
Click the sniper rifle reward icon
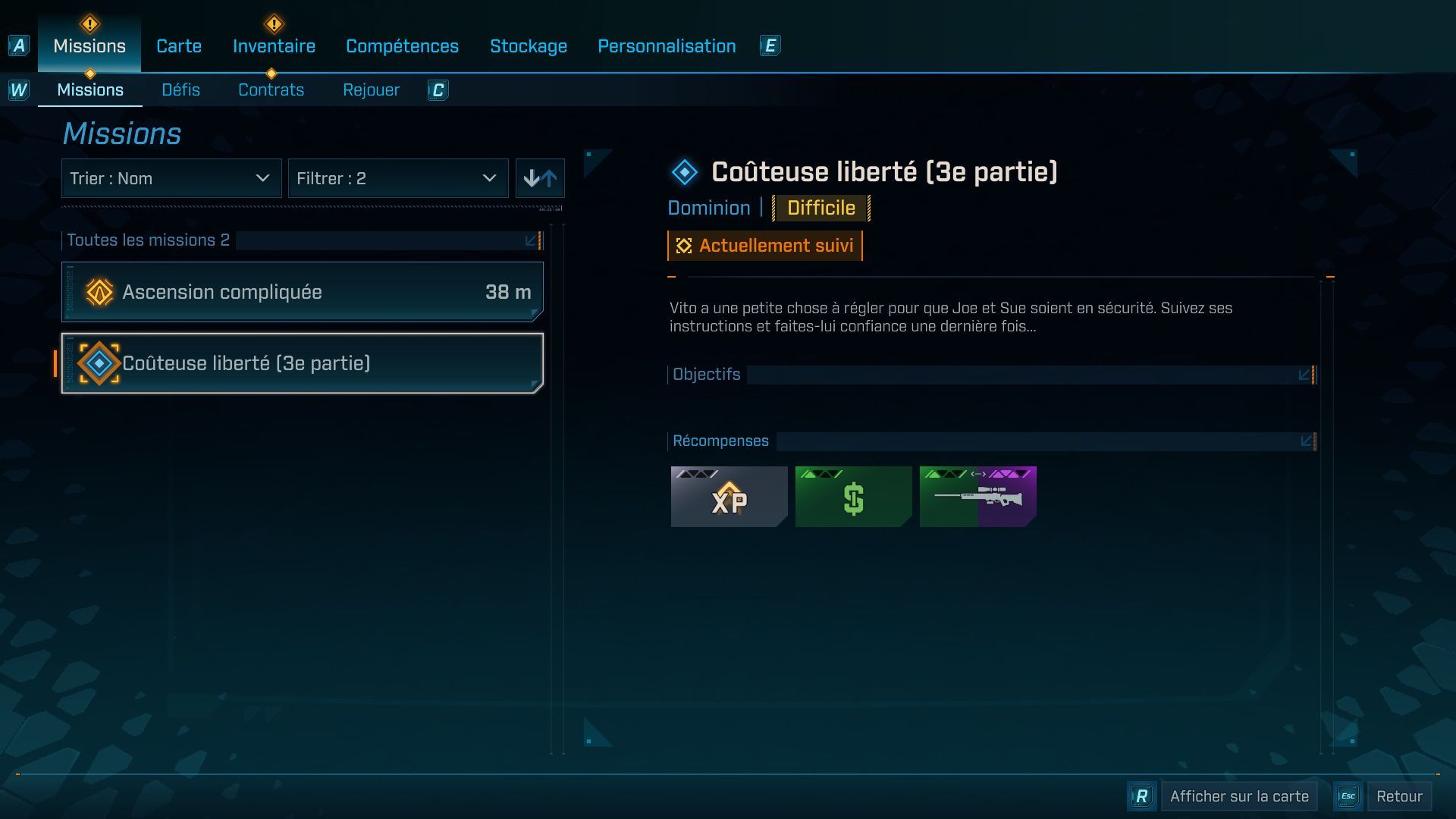[977, 497]
